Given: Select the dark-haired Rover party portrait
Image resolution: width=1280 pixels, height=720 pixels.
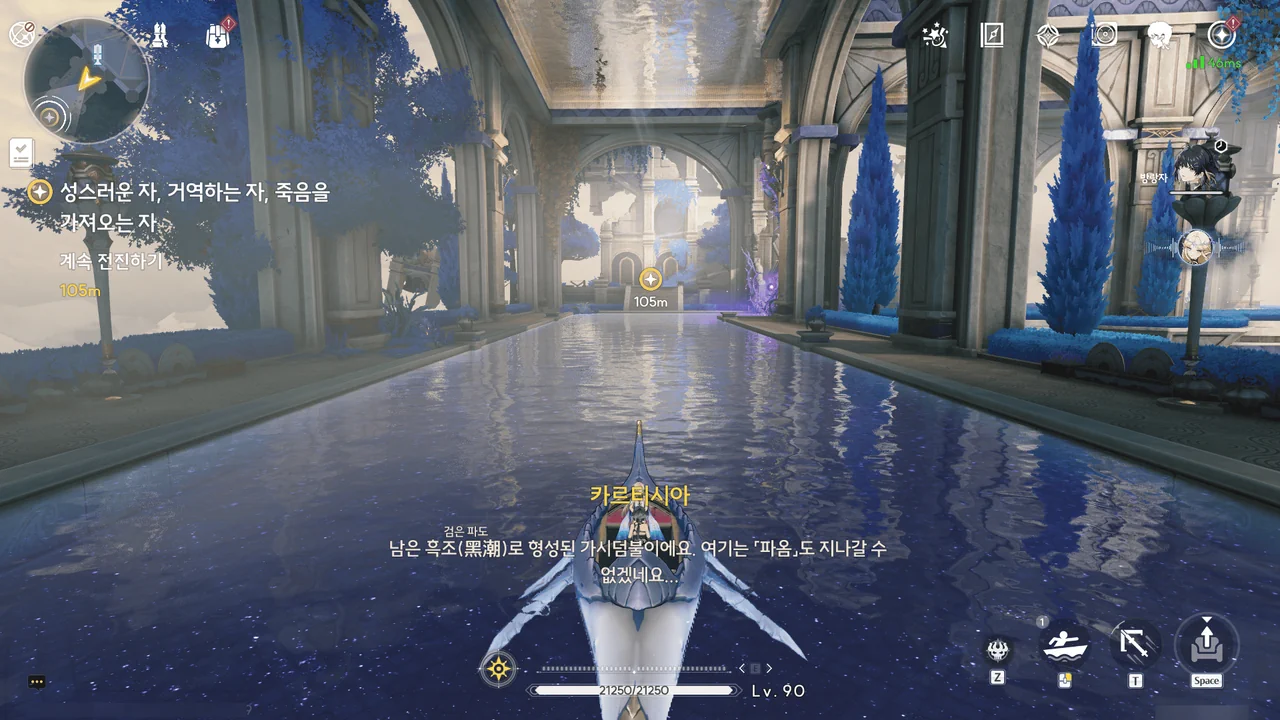Looking at the screenshot, I should [1195, 166].
